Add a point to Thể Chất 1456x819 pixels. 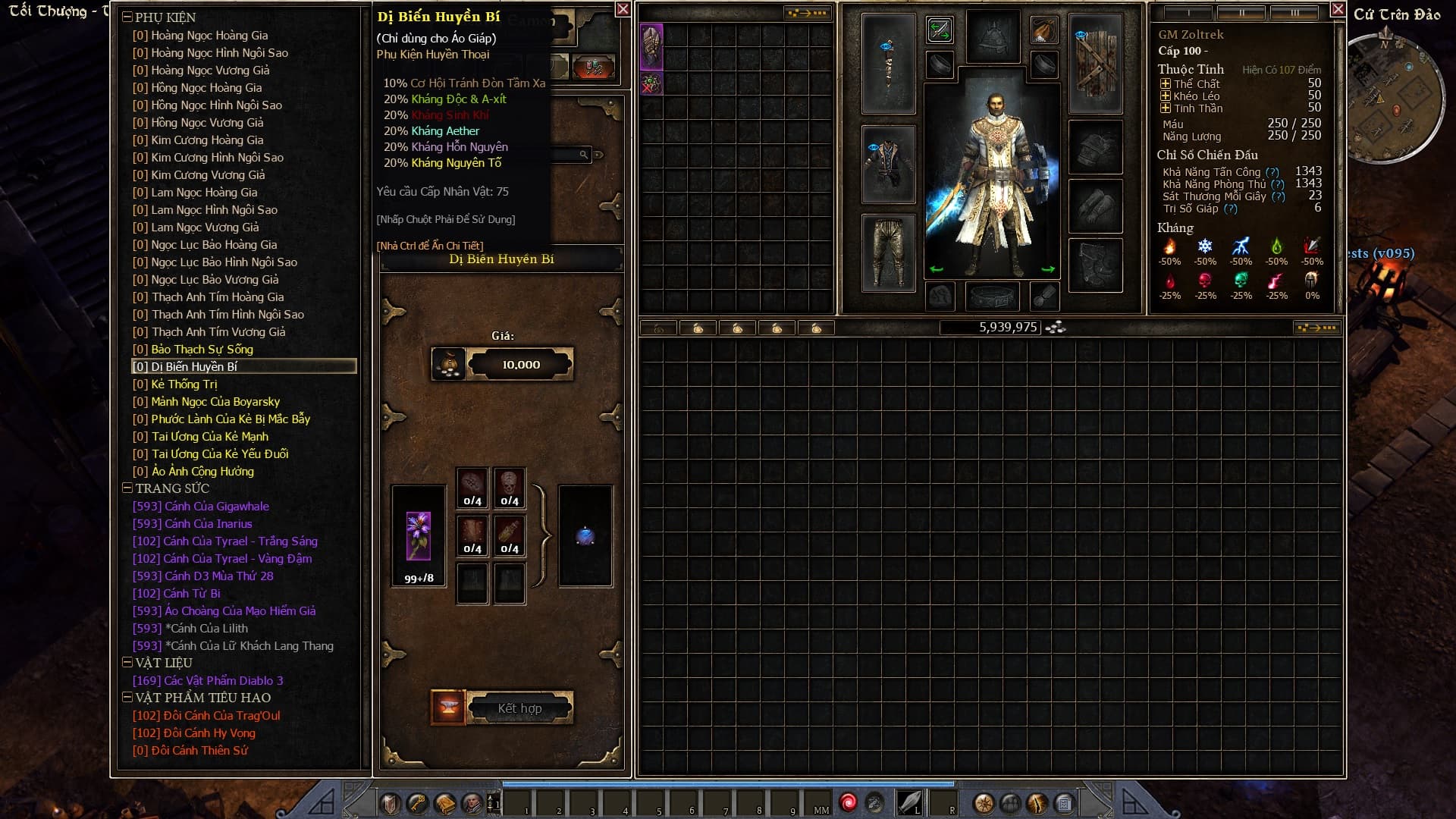[x=1166, y=84]
